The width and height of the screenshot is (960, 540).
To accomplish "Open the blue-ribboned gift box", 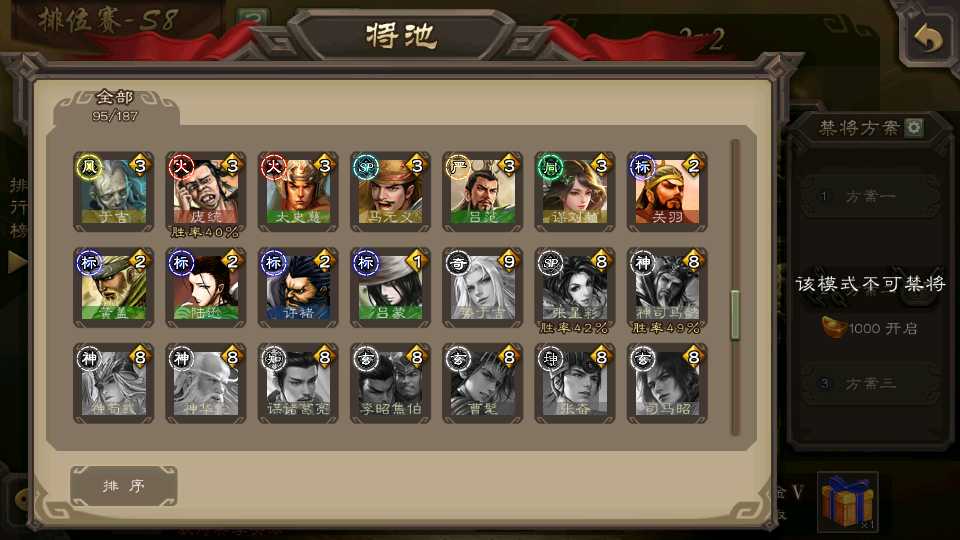I will point(847,501).
